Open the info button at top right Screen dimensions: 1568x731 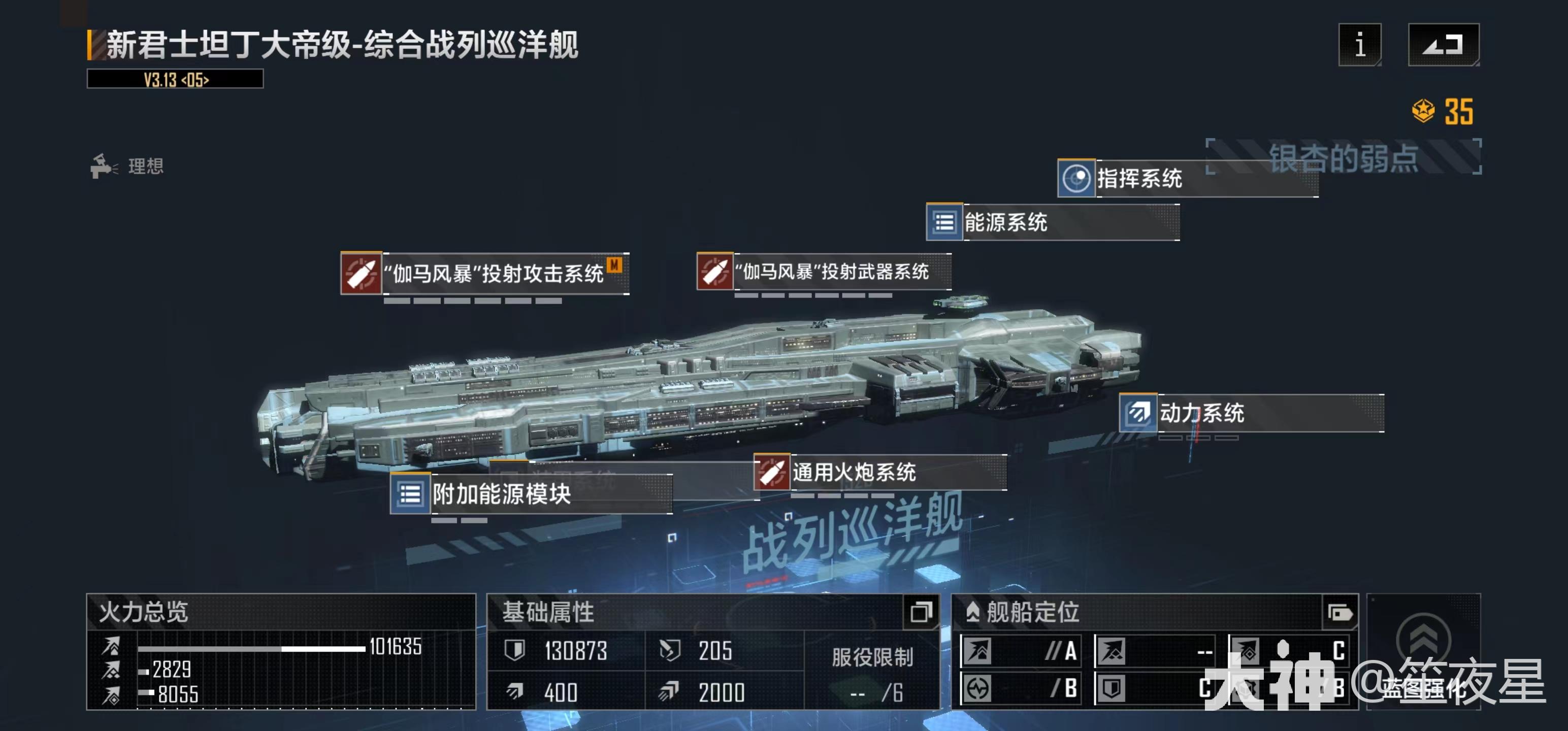1360,45
